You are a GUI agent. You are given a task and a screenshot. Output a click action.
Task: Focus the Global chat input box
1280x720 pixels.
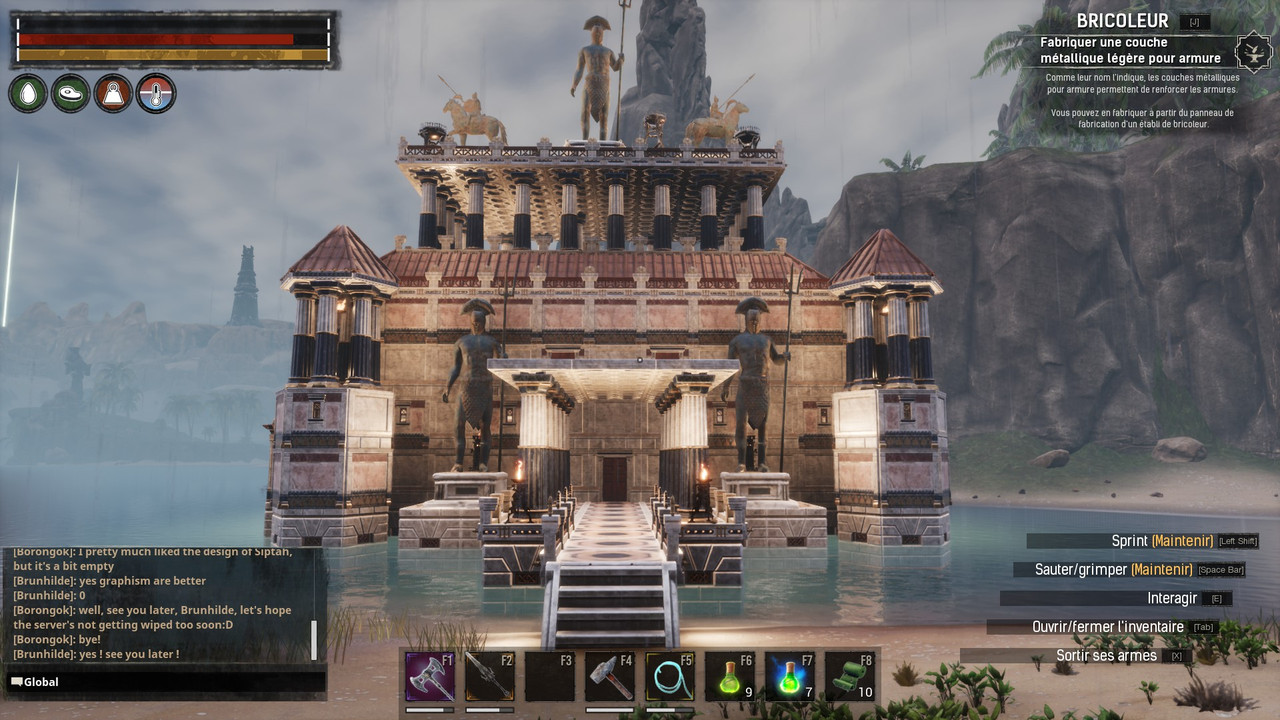165,682
